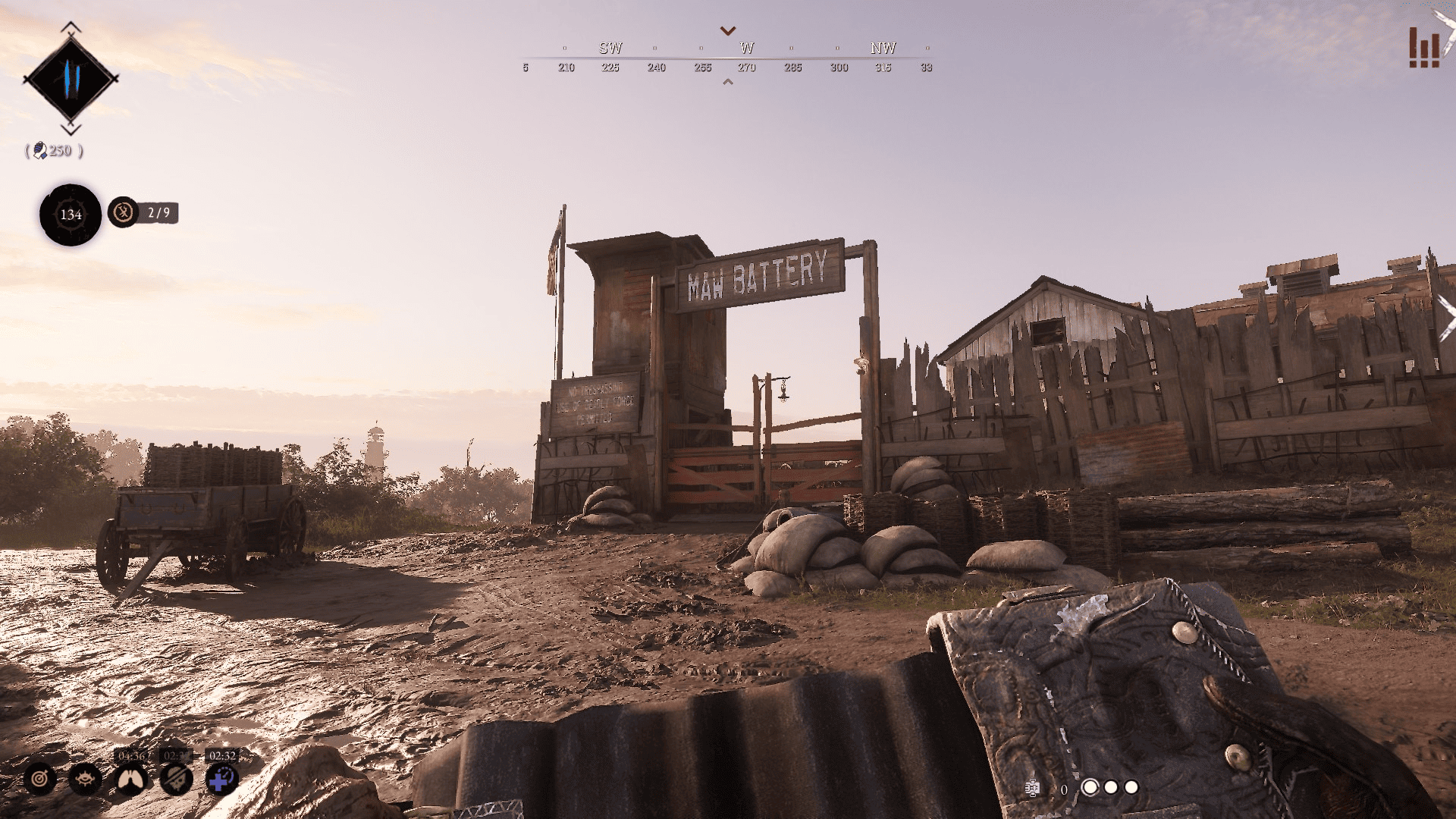Image resolution: width=1456 pixels, height=819 pixels.
Task: Click the eye trait icon
Action: click(x=85, y=779)
